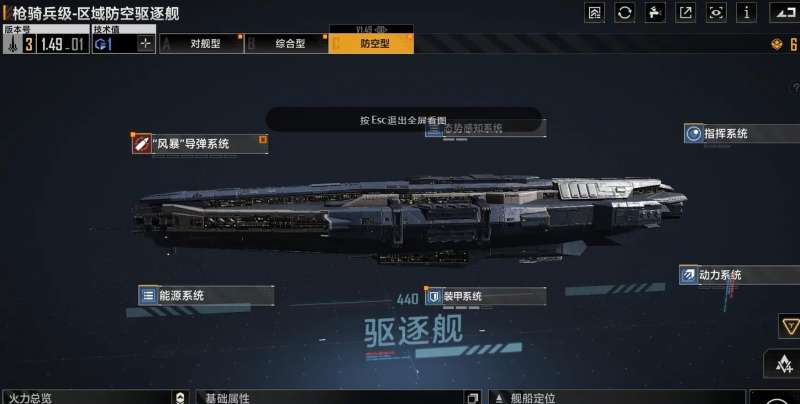Select the 能源系统 module label
The height and width of the screenshot is (404, 800).
(191, 295)
